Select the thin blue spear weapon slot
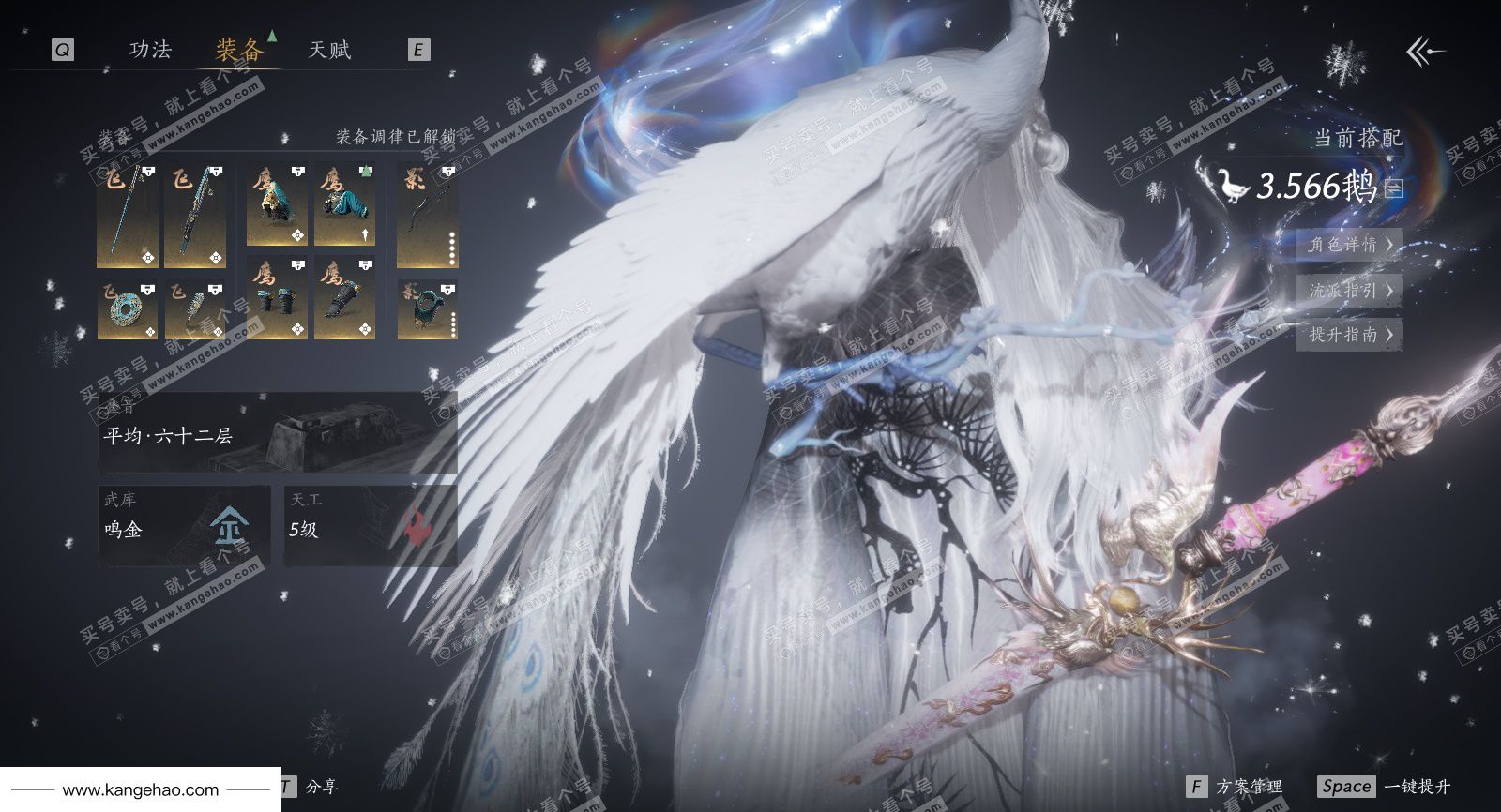Viewport: 1501px width, 812px height. (x=128, y=217)
